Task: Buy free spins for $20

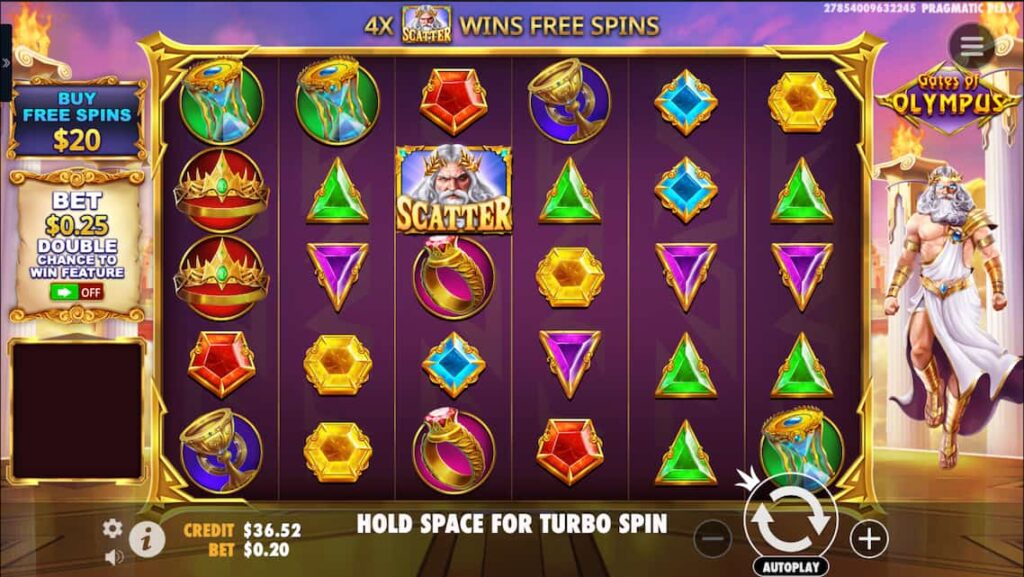Action: click(76, 122)
